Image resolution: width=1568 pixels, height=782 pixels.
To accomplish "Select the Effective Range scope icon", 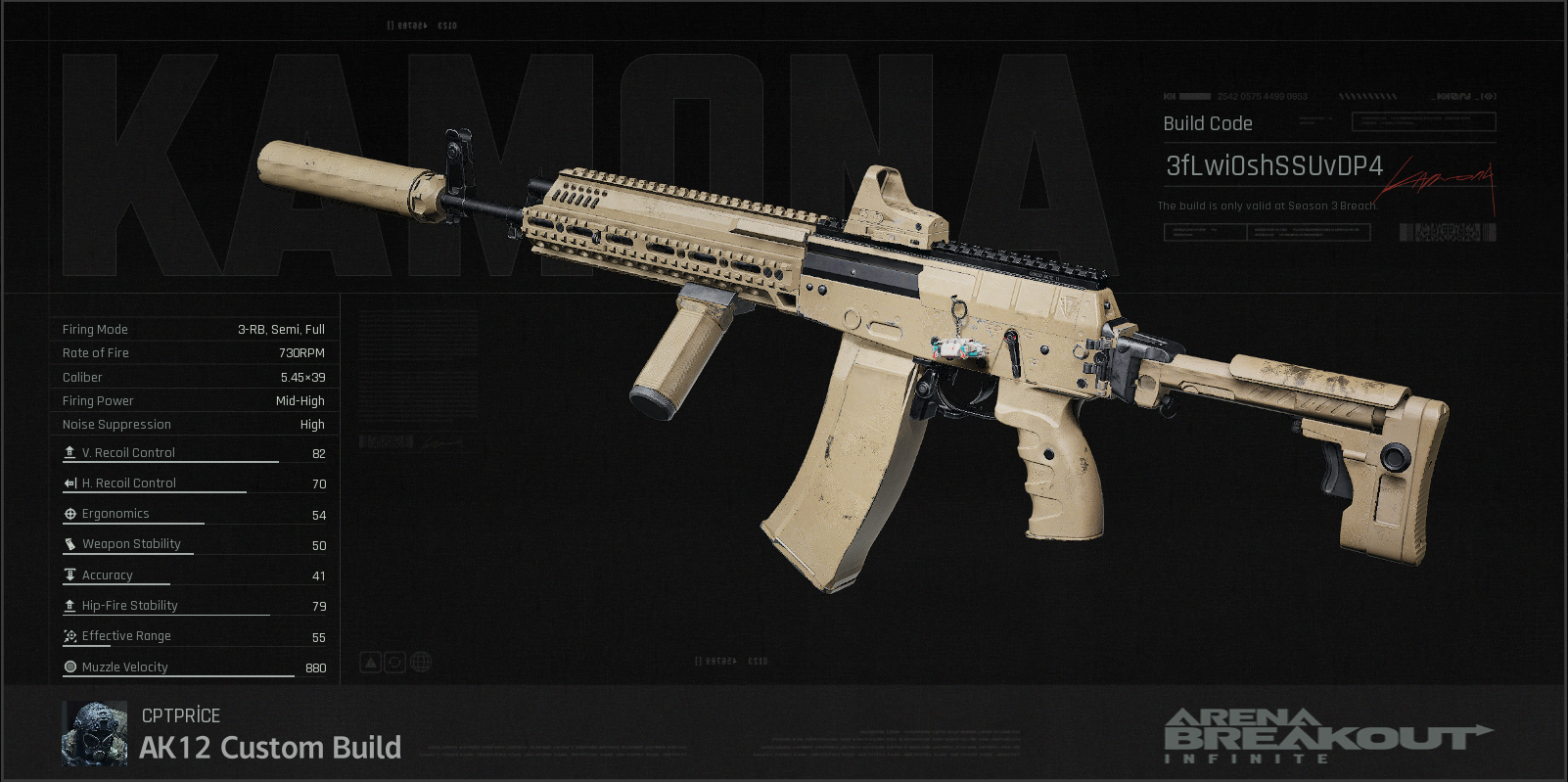I will [x=69, y=635].
